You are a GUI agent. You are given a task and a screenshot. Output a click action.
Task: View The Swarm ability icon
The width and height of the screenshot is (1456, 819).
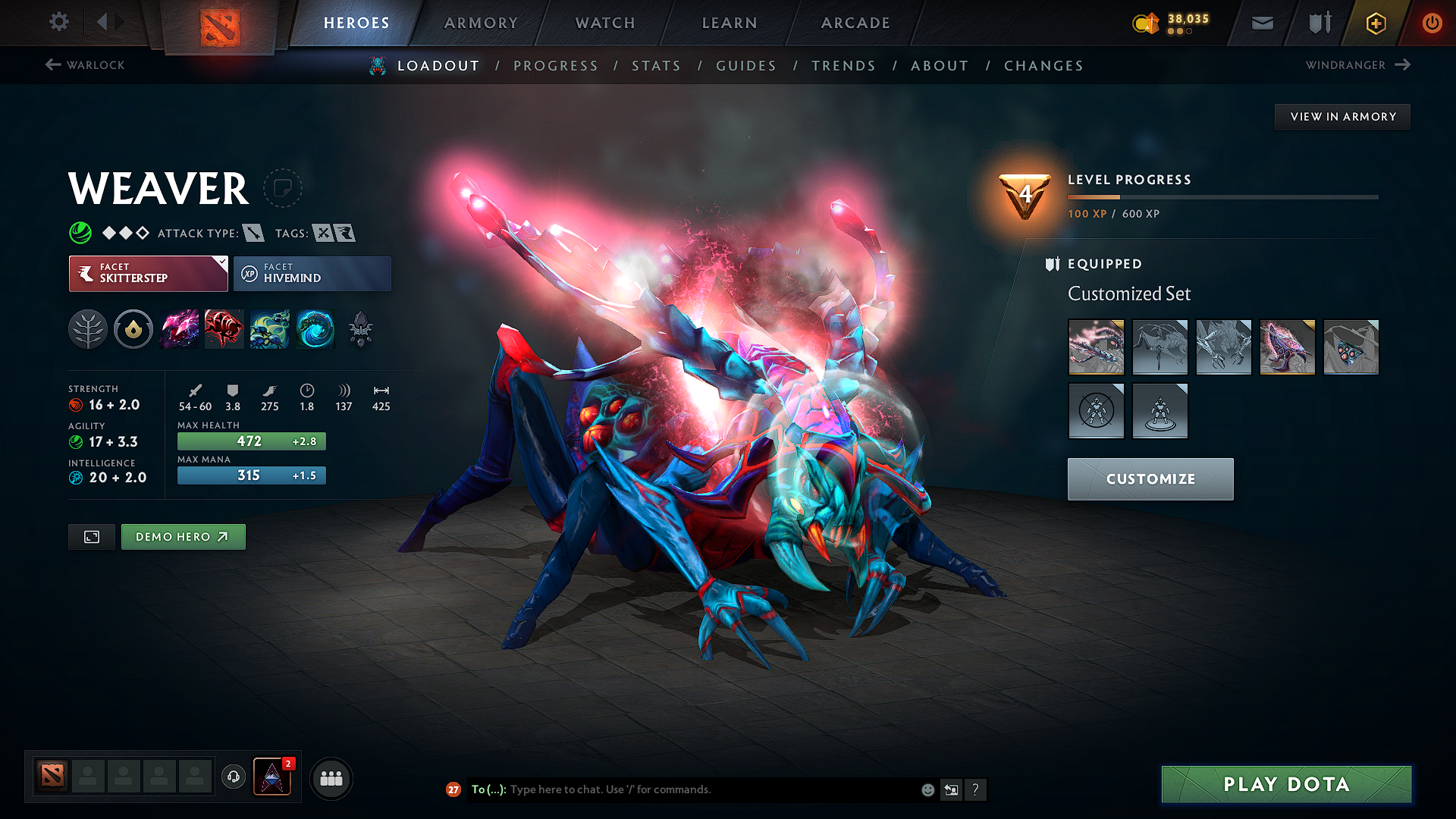point(270,328)
